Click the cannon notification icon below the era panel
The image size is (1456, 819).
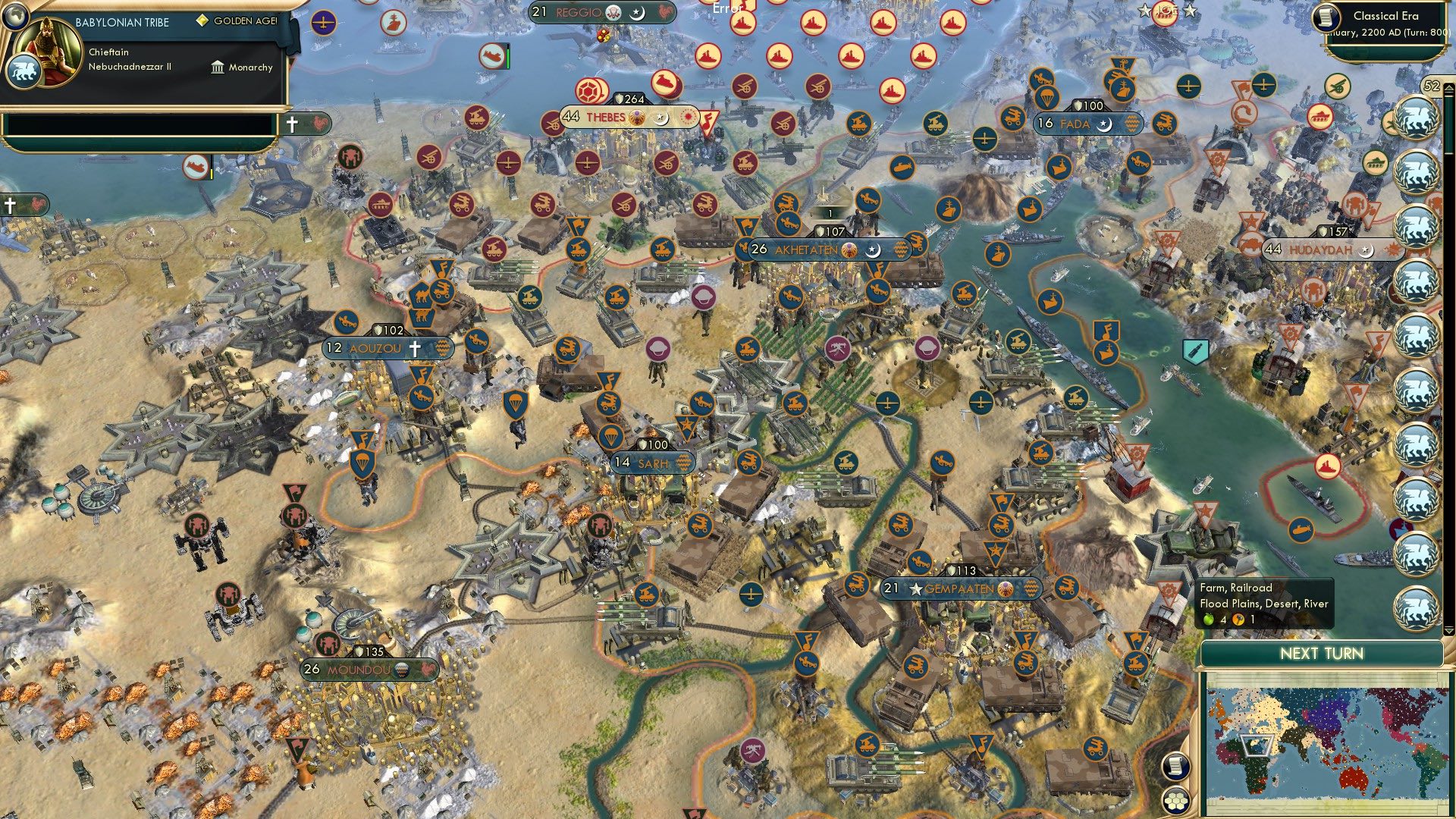tap(1337, 86)
